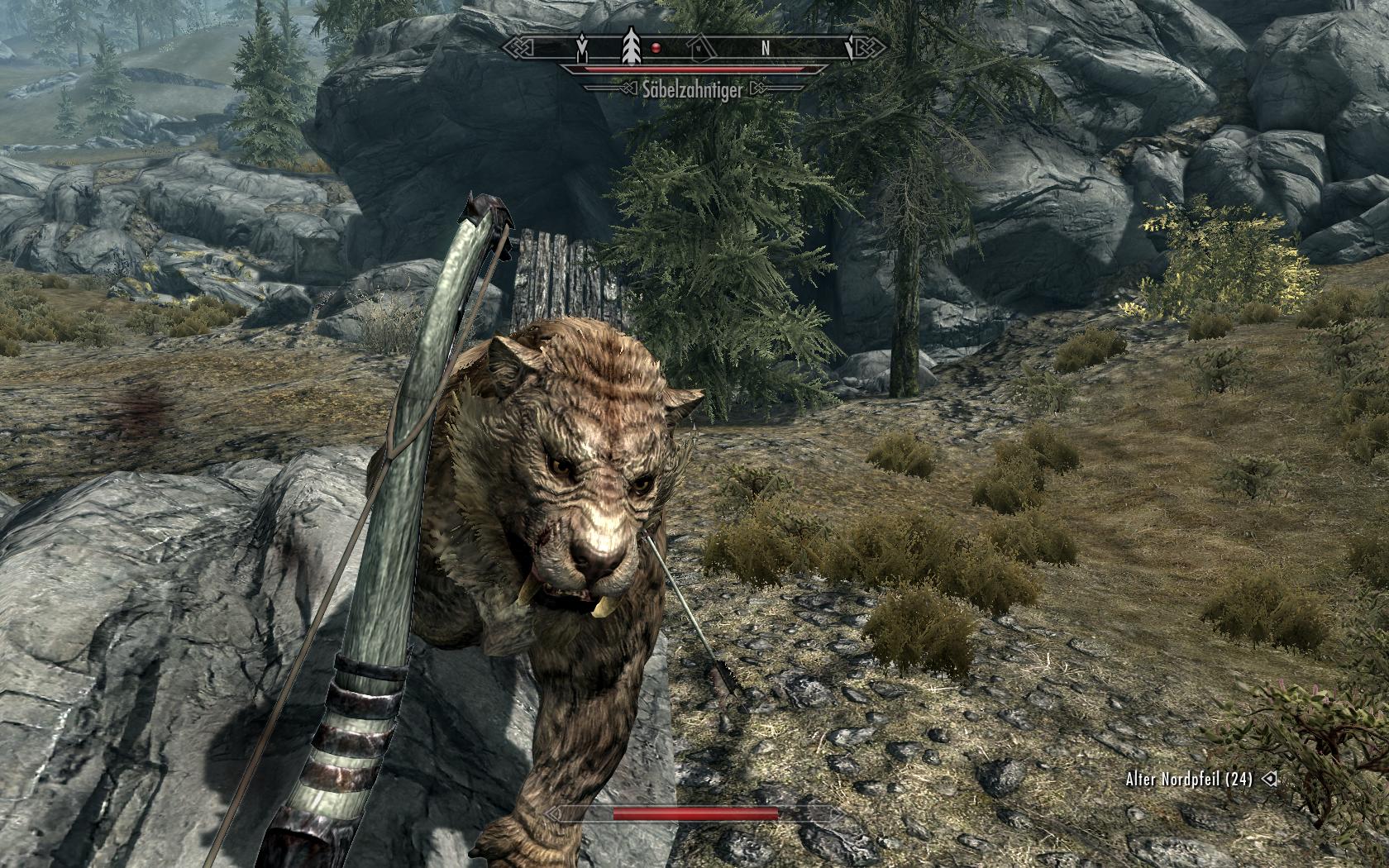Click the red enemy dot on the compass
The width and height of the screenshot is (1389, 868).
point(656,48)
